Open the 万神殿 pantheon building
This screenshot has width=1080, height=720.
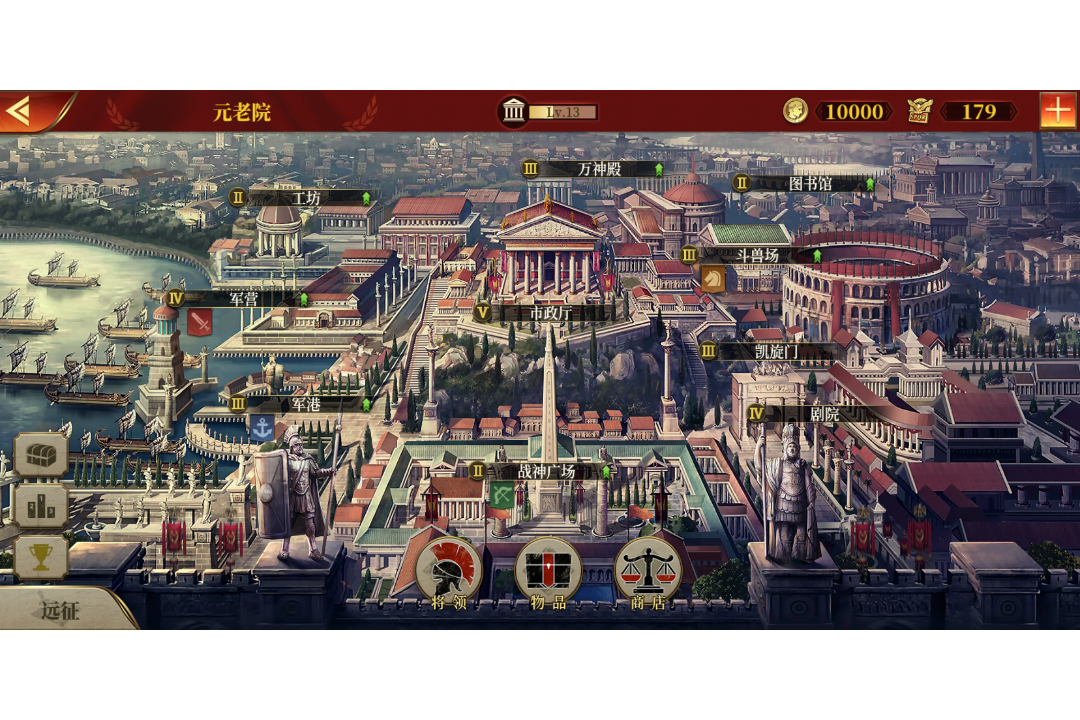coord(598,169)
